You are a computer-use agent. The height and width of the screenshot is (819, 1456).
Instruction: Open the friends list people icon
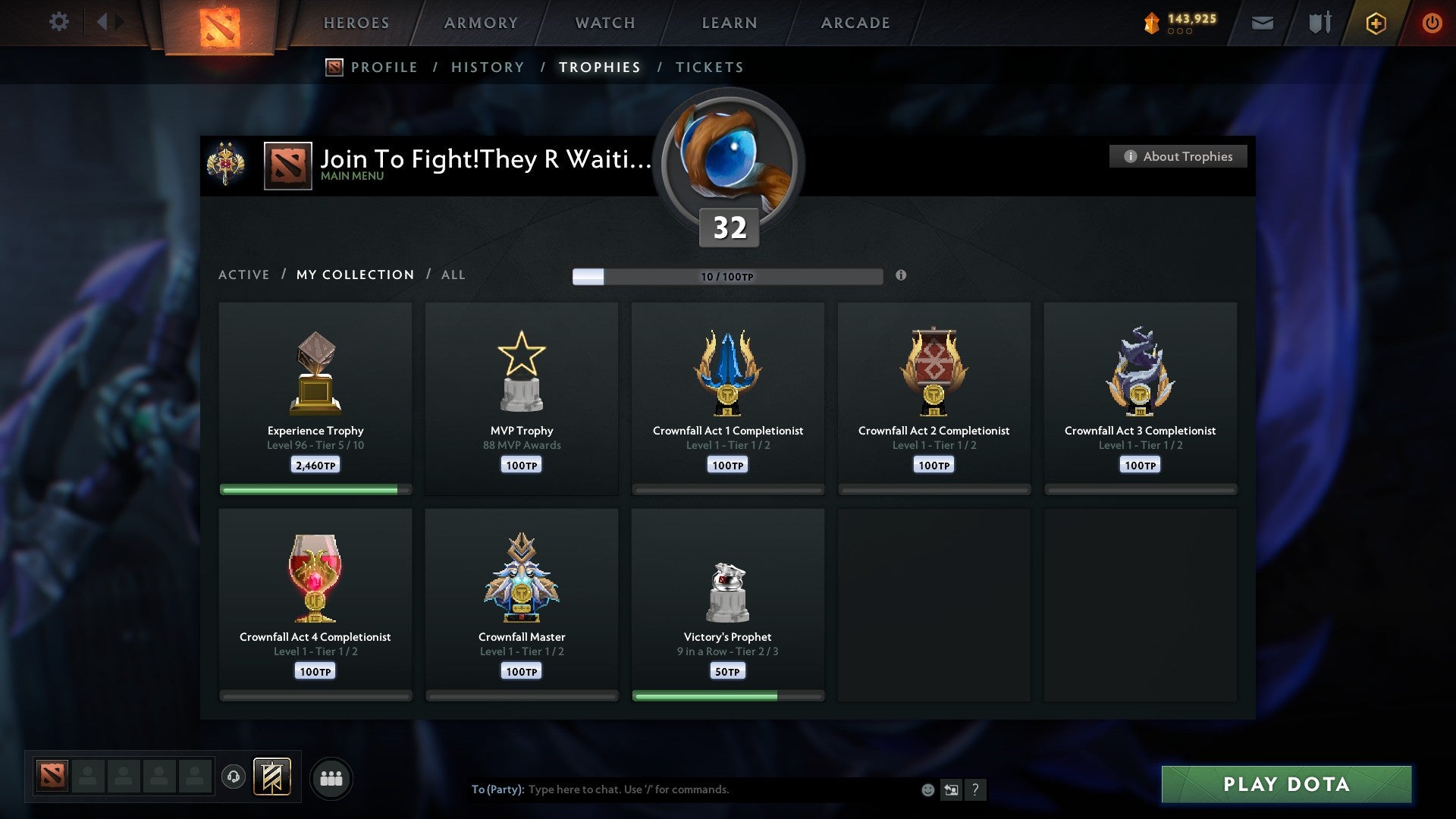tap(331, 777)
